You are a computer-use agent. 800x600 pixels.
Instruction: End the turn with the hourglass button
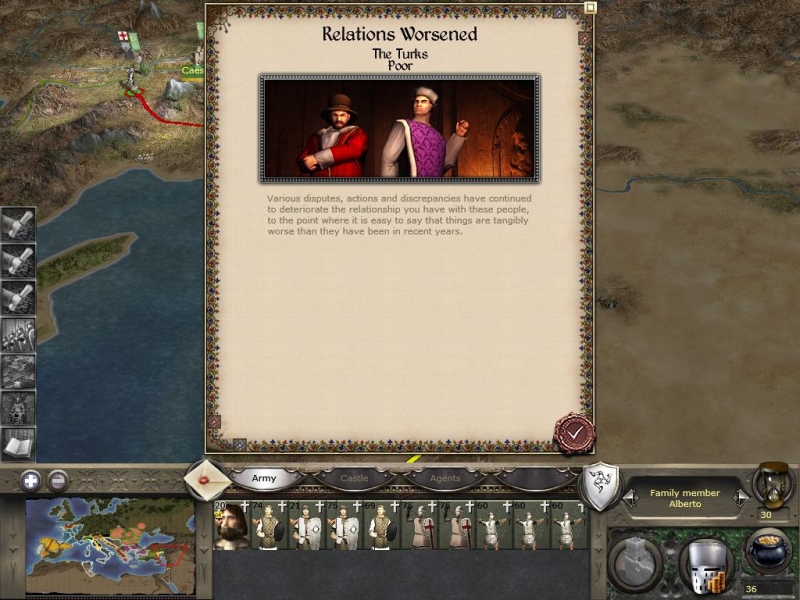click(771, 483)
